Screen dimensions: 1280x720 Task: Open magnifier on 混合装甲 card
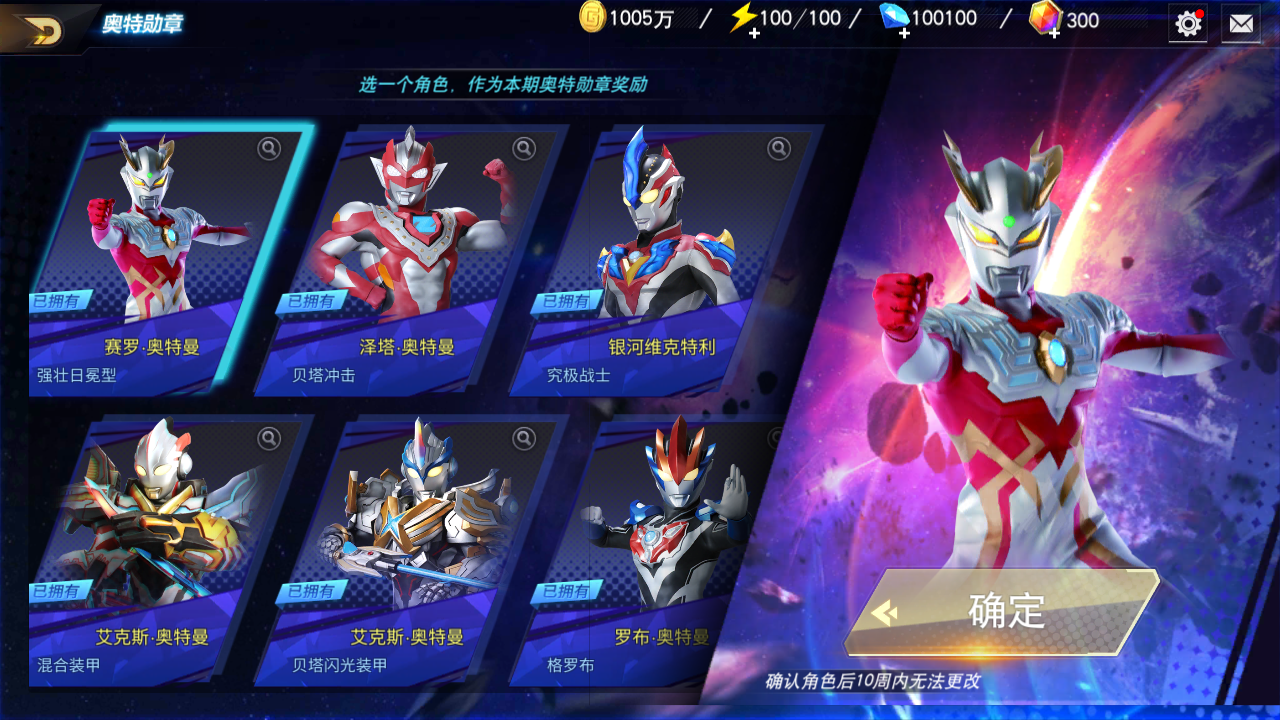pyautogui.click(x=269, y=438)
